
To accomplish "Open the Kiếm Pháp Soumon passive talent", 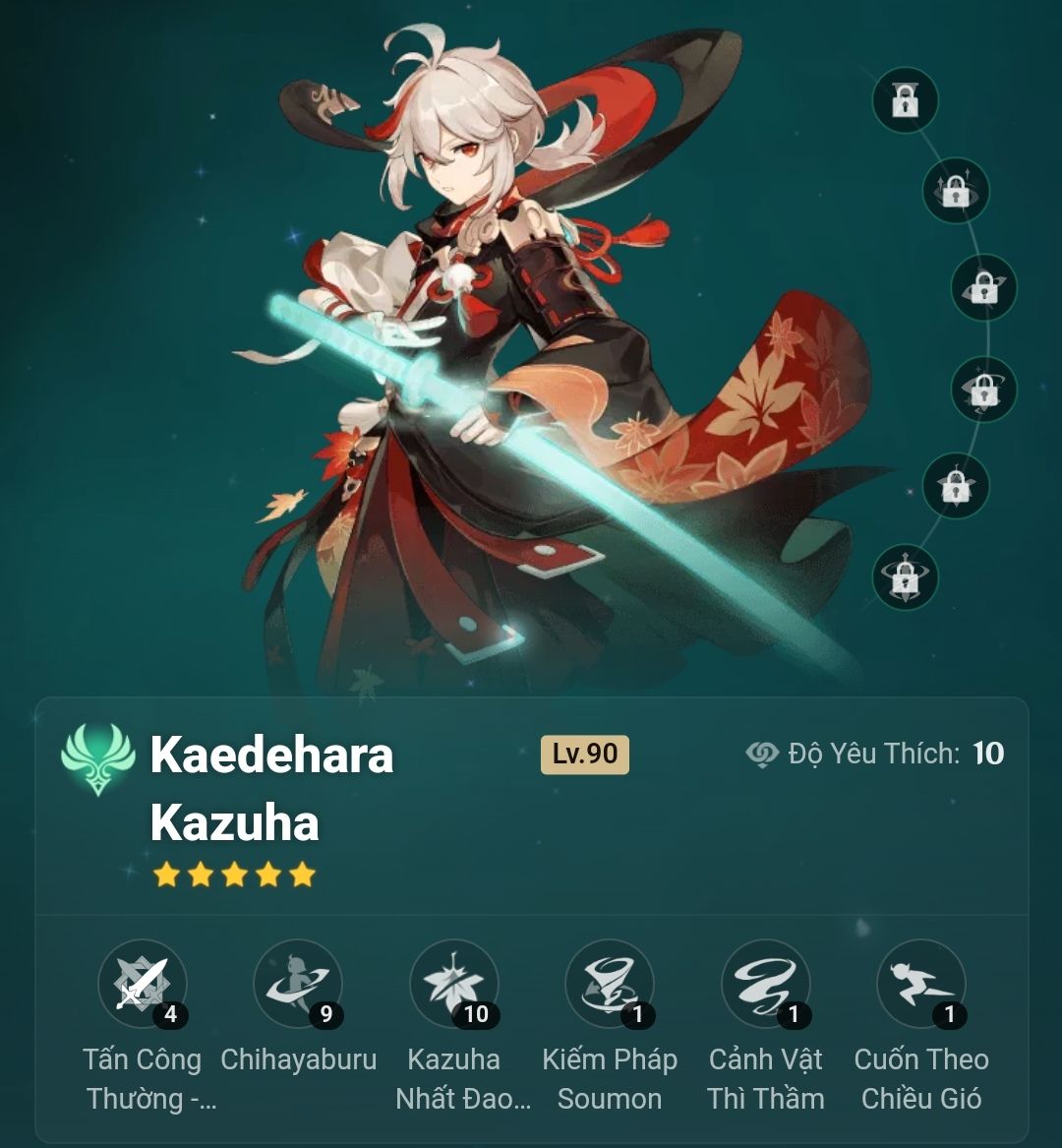I will [609, 984].
